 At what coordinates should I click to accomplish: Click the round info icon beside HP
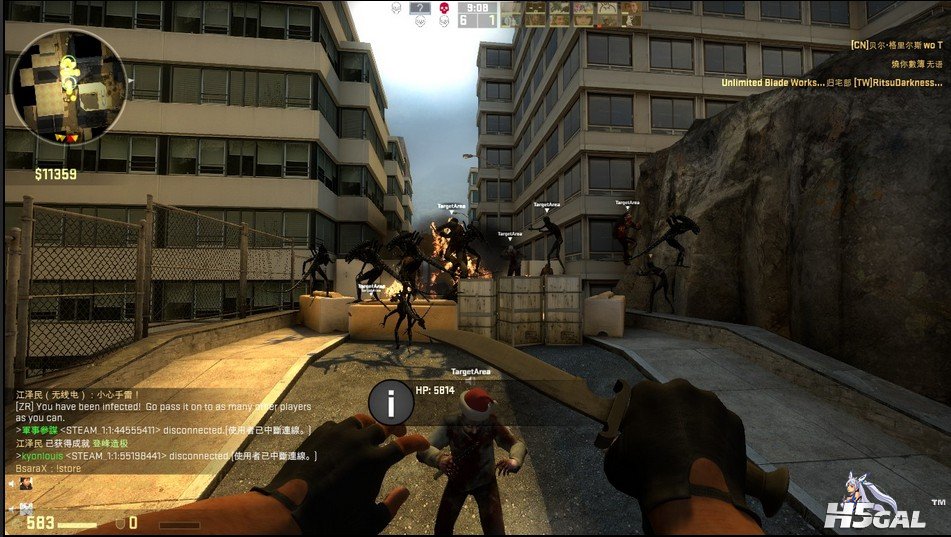[389, 402]
